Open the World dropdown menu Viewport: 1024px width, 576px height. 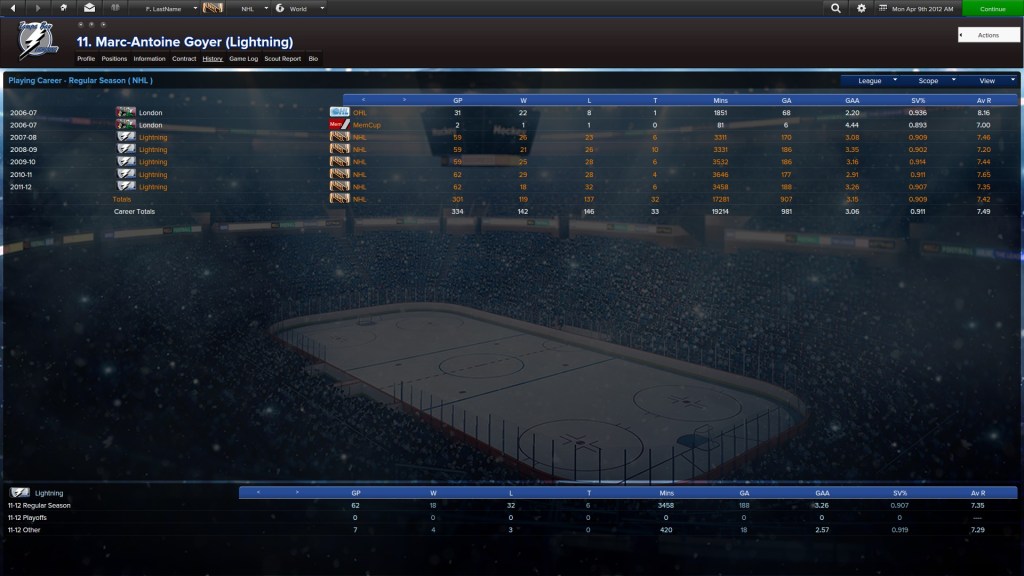(x=300, y=8)
